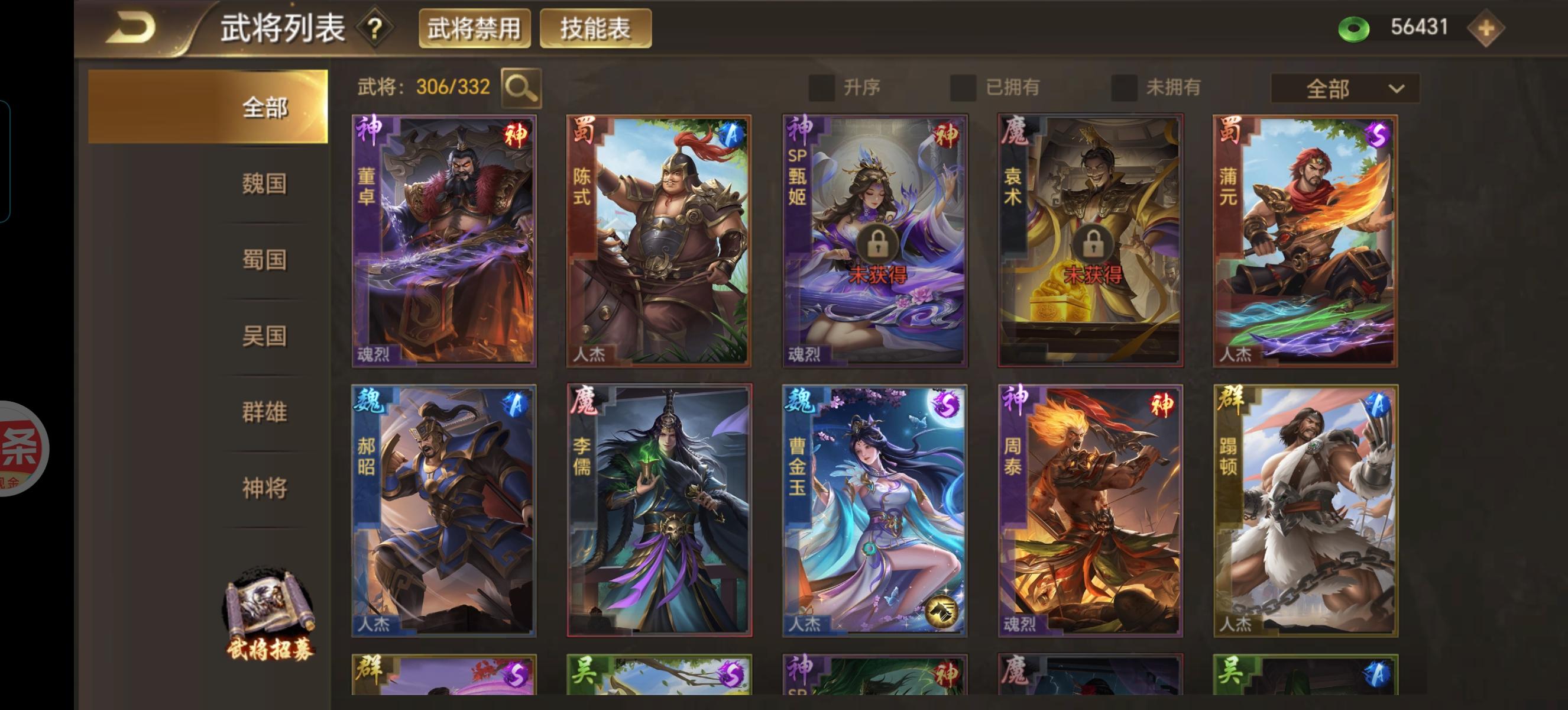Open the 技能表 skill table

coord(594,26)
